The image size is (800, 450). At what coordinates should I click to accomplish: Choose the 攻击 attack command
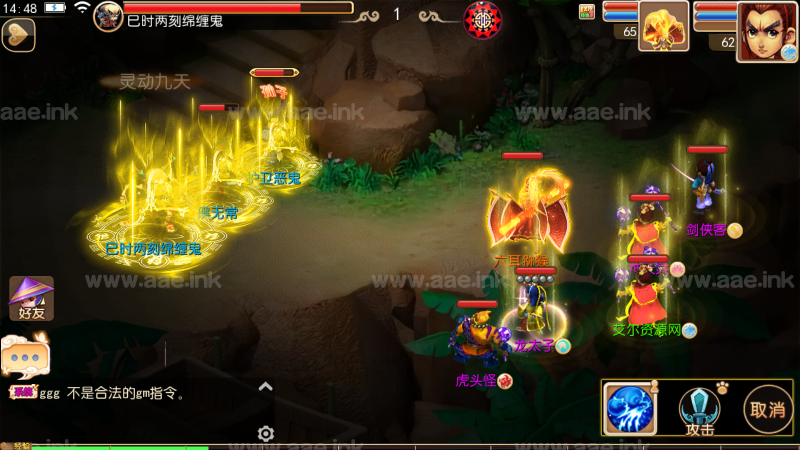tap(700, 410)
